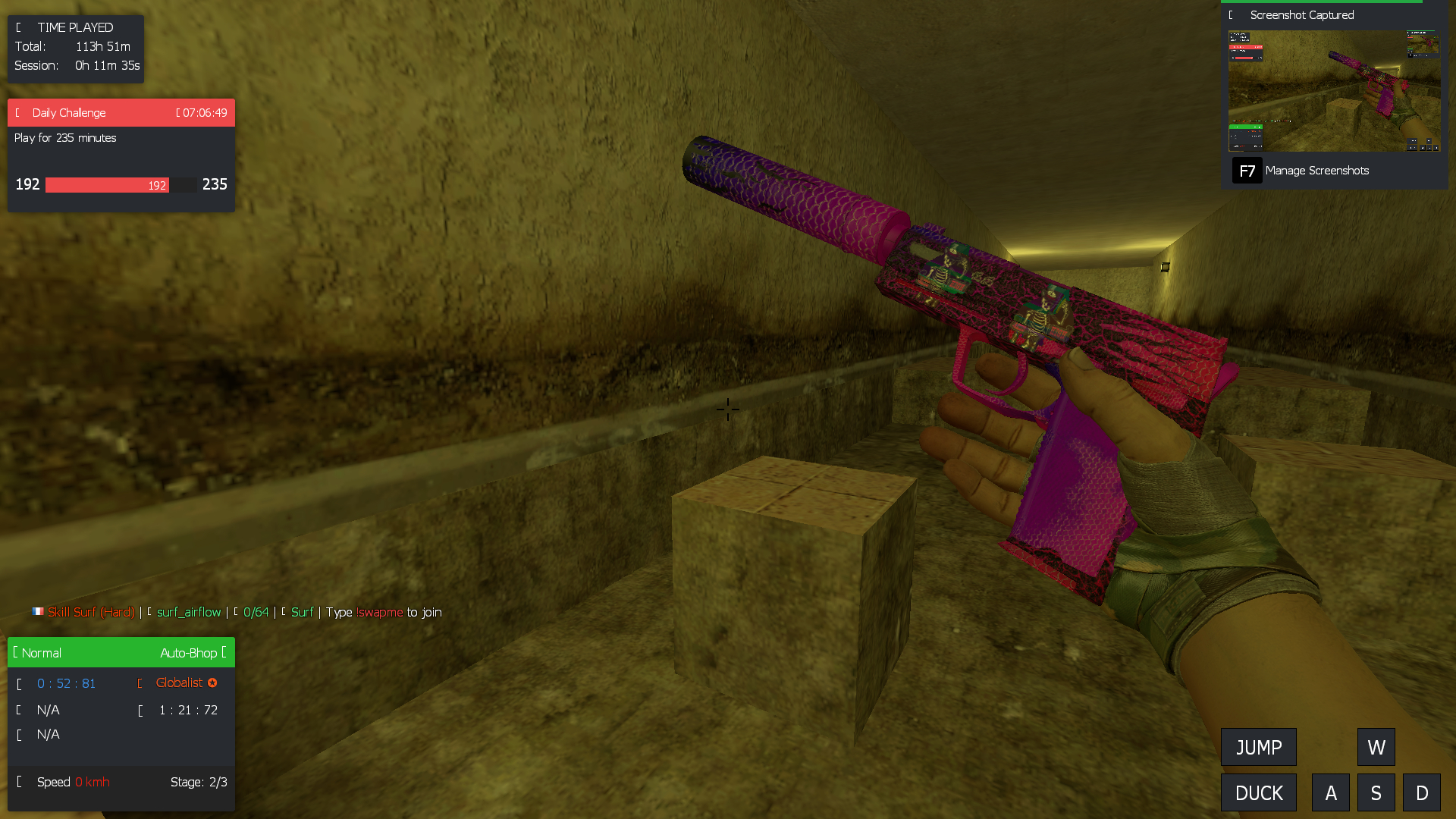
Task: Click the French flag icon in the chat bar
Action: pos(37,611)
